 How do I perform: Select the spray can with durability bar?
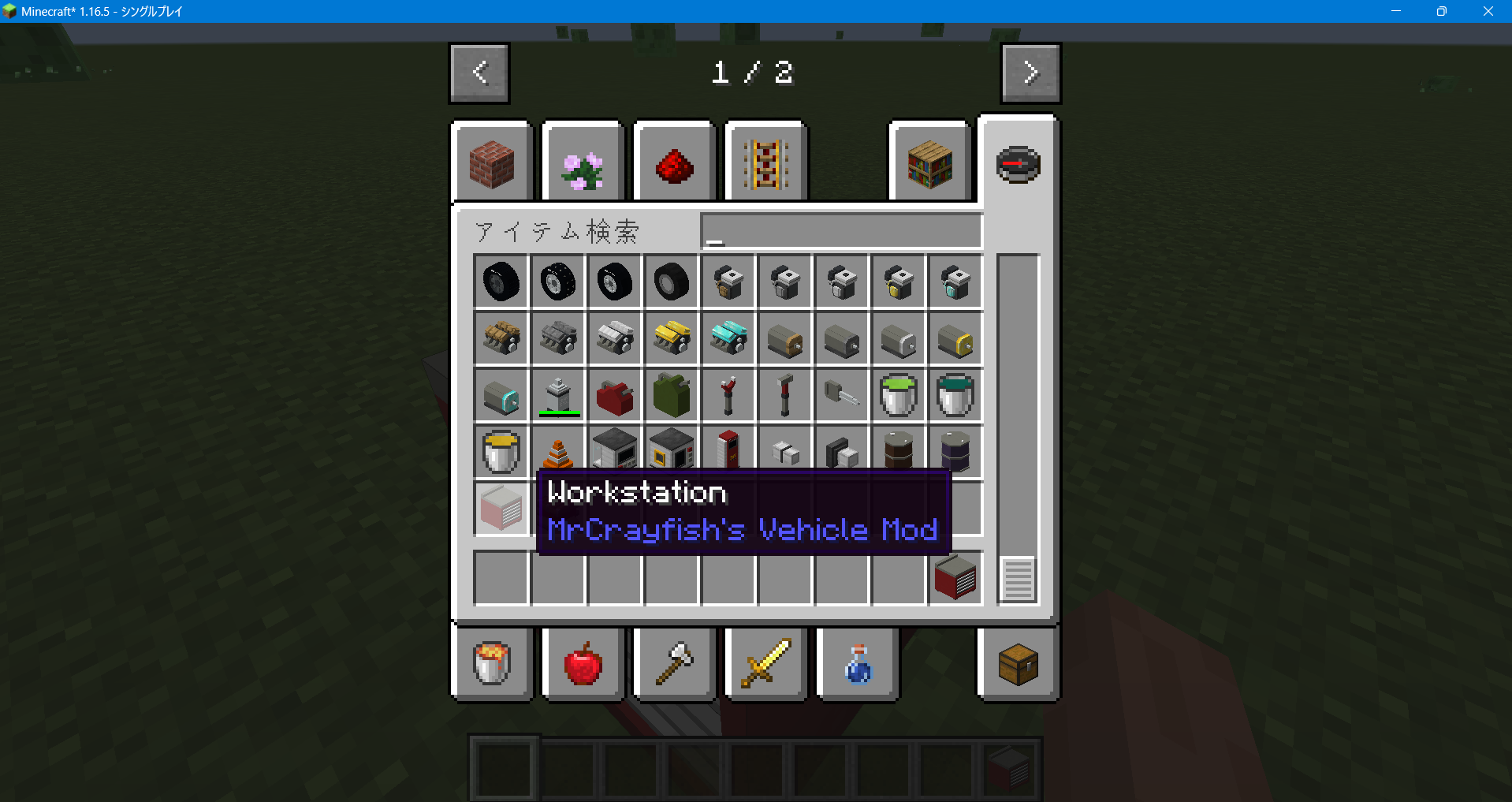click(x=557, y=395)
